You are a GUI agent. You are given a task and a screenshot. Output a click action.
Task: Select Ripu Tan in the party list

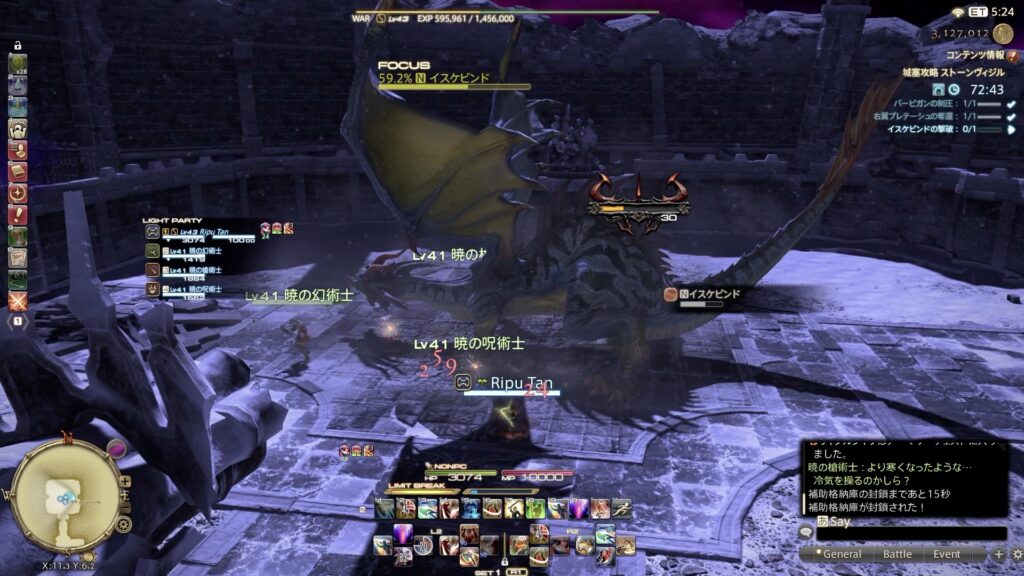(x=200, y=231)
